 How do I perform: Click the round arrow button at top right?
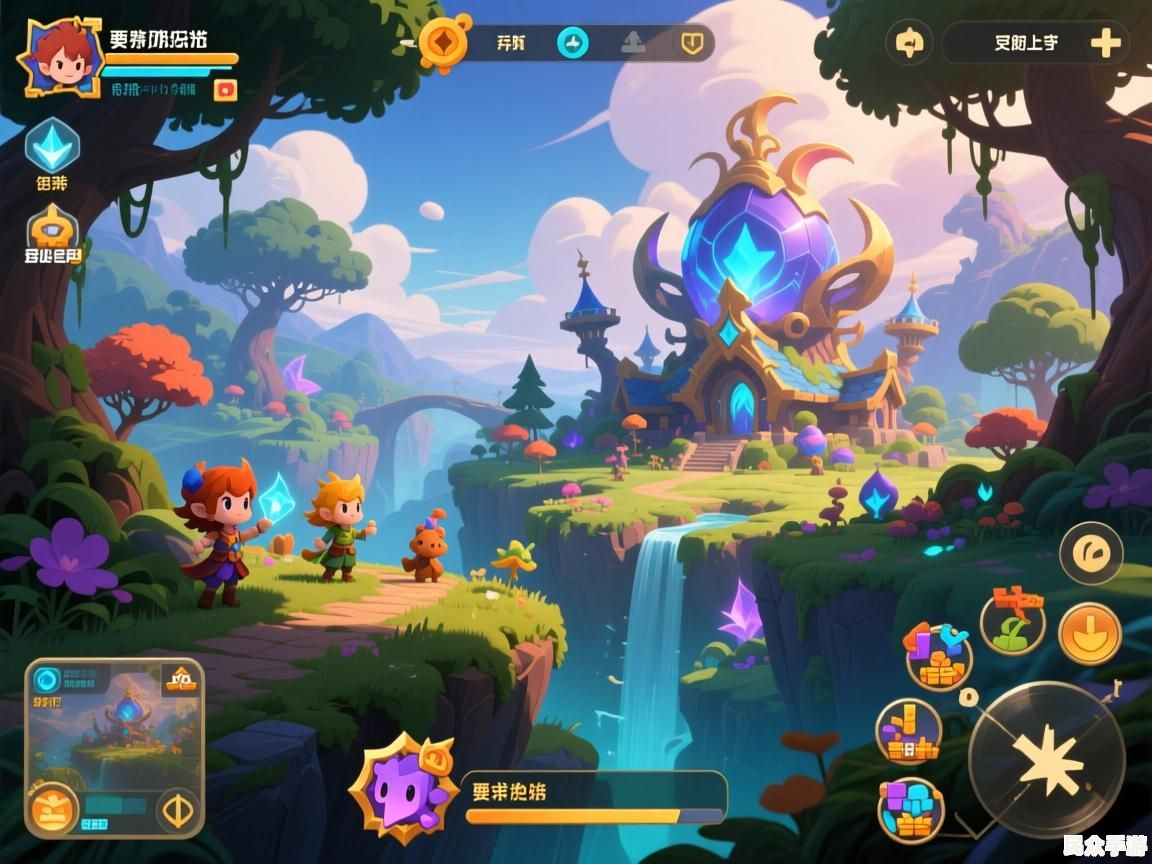(x=909, y=43)
